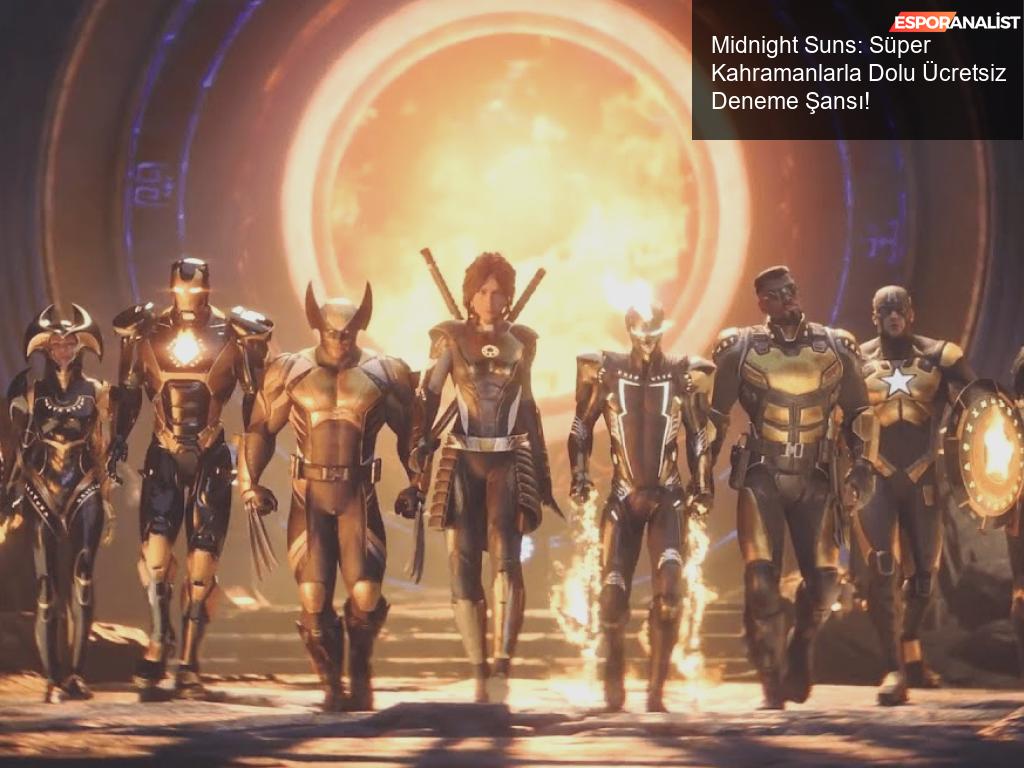
Task: Click the Esporanalist logo
Action: [x=954, y=22]
